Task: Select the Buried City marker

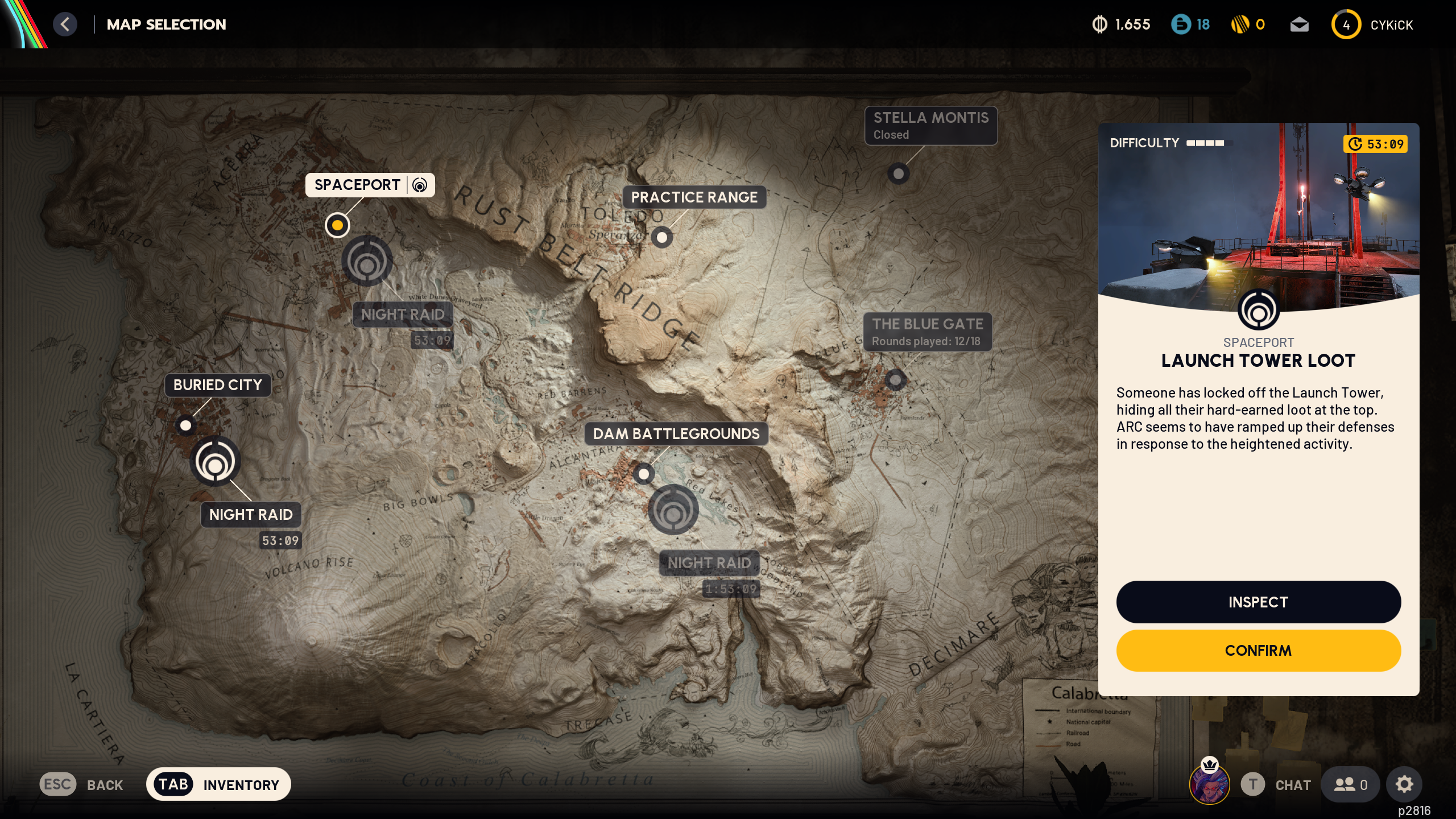Action: coord(187,425)
